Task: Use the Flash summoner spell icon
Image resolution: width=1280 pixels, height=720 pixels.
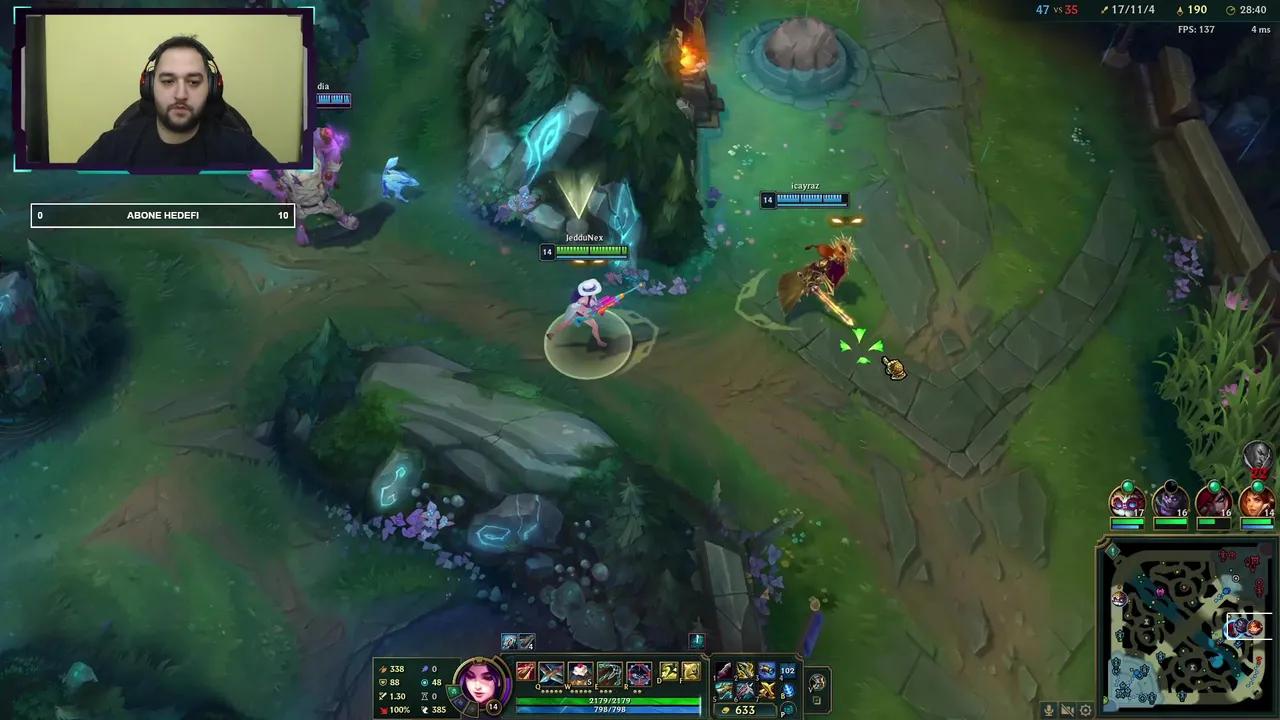Action: (667, 672)
